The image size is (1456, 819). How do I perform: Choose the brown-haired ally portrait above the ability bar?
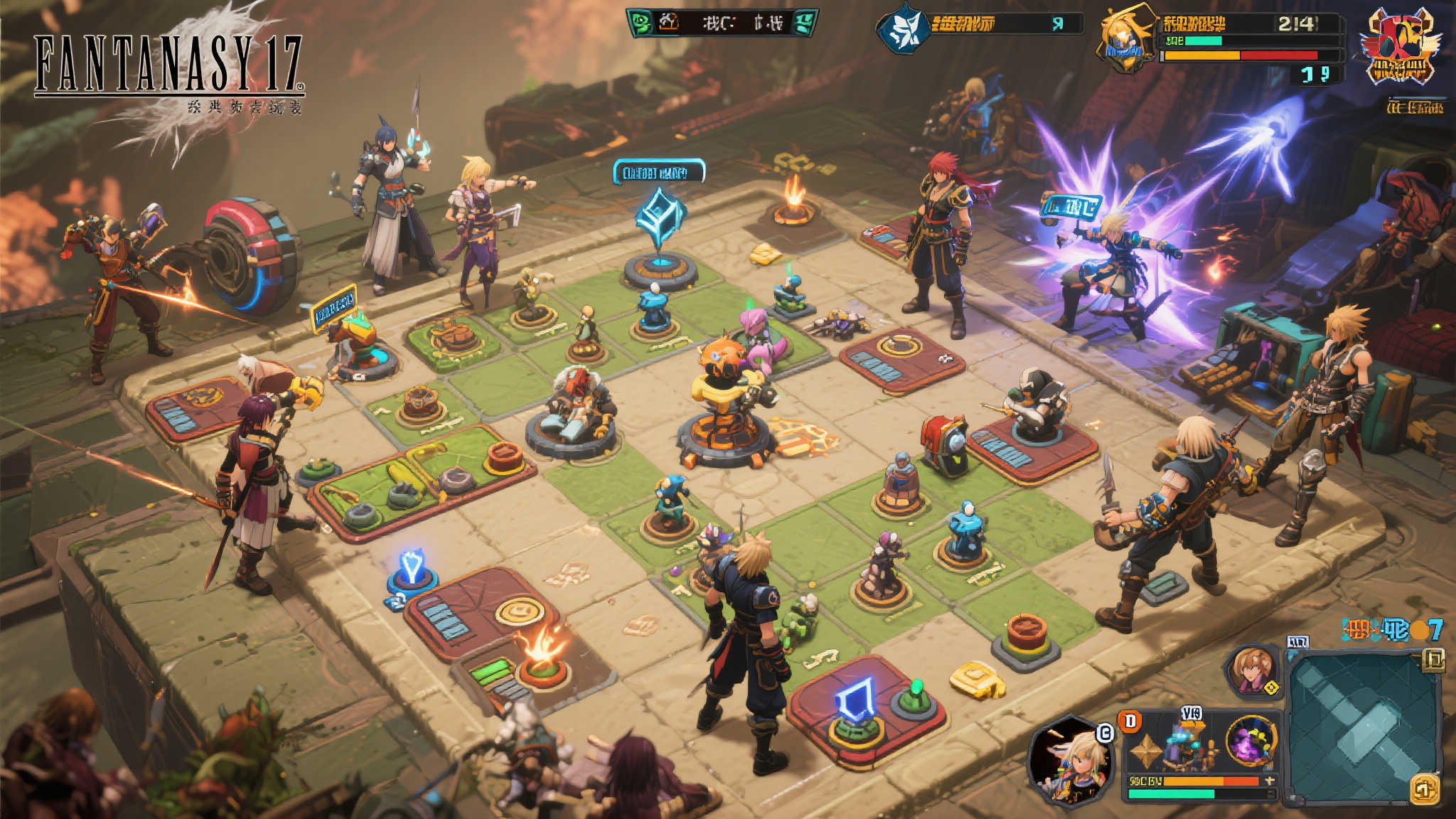click(1251, 670)
